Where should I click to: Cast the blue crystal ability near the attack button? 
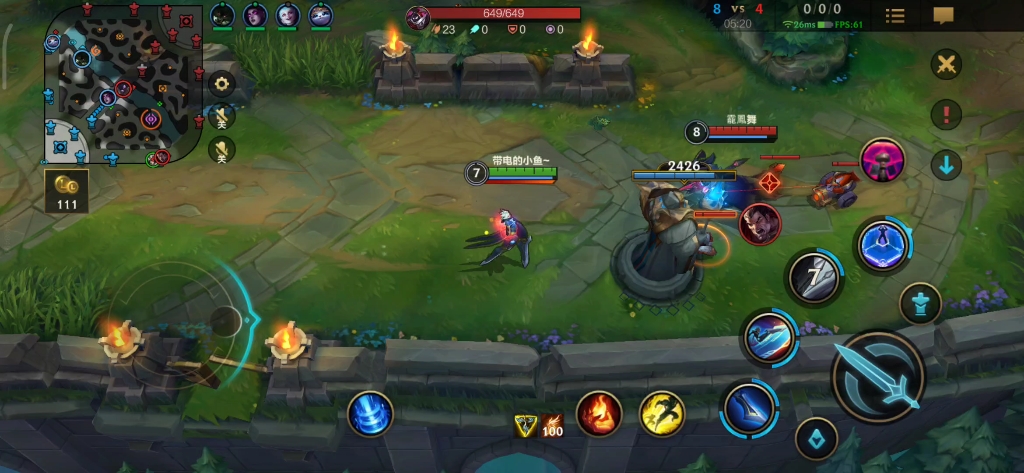(x=883, y=244)
